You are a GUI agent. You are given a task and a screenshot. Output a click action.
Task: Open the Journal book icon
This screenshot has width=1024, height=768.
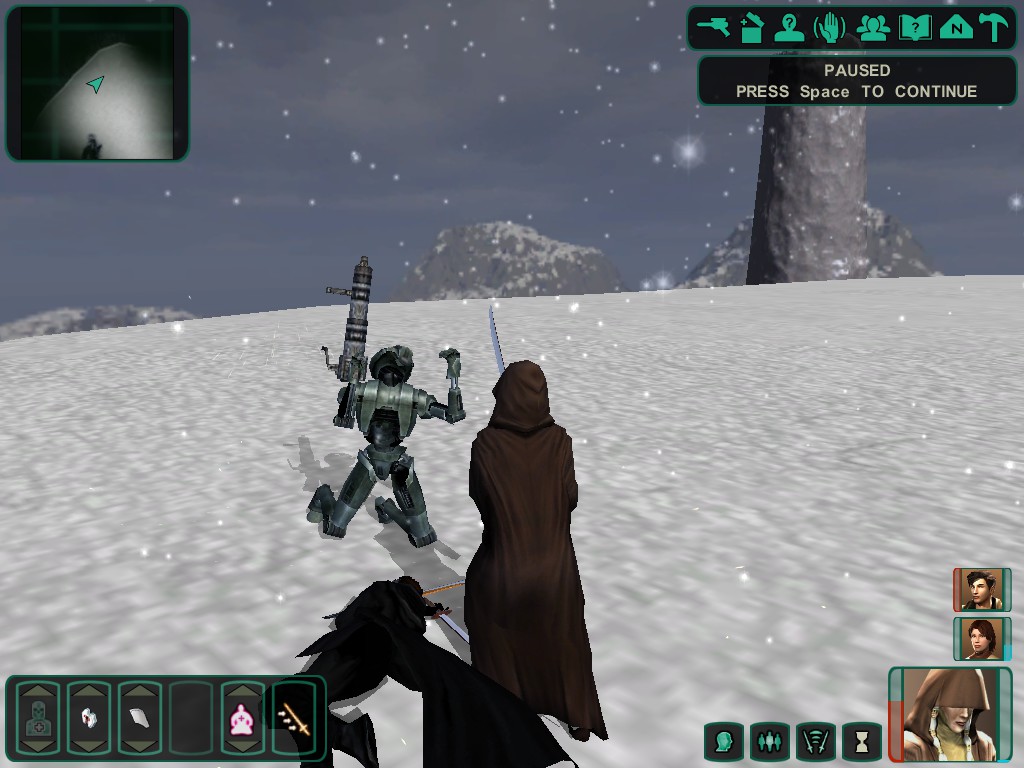tap(914, 27)
